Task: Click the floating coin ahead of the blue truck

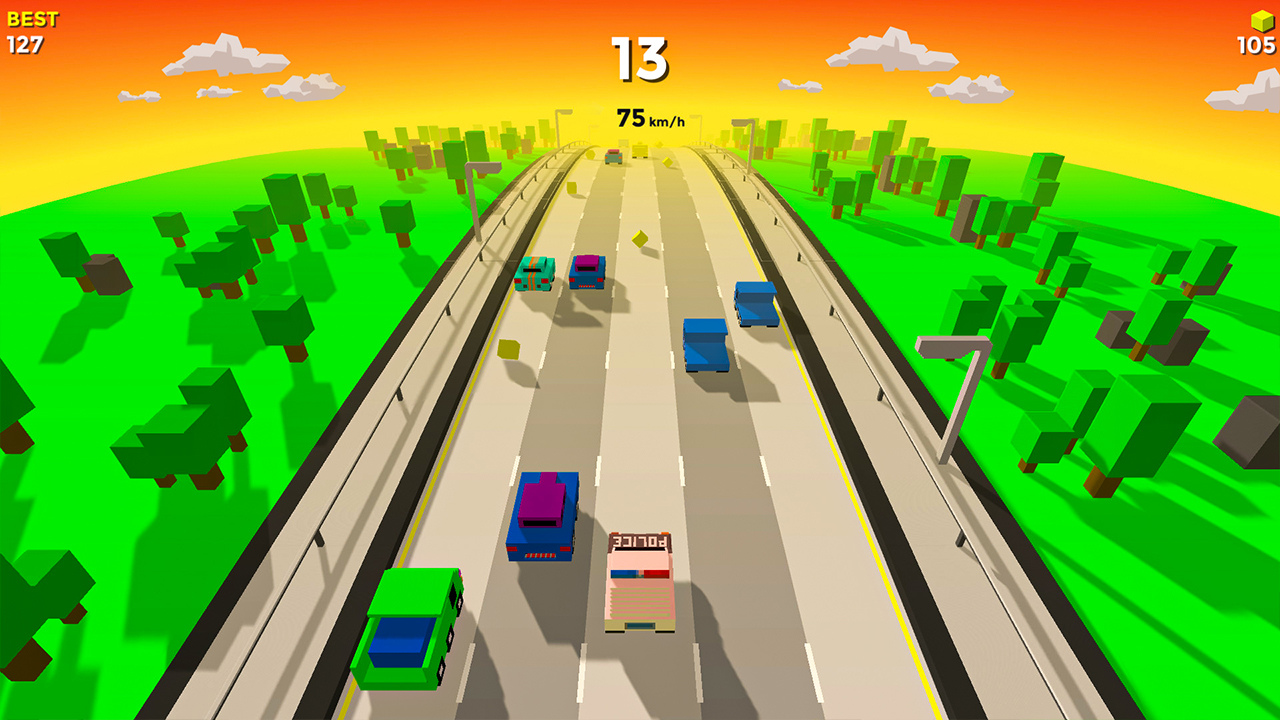Action: coord(638,237)
